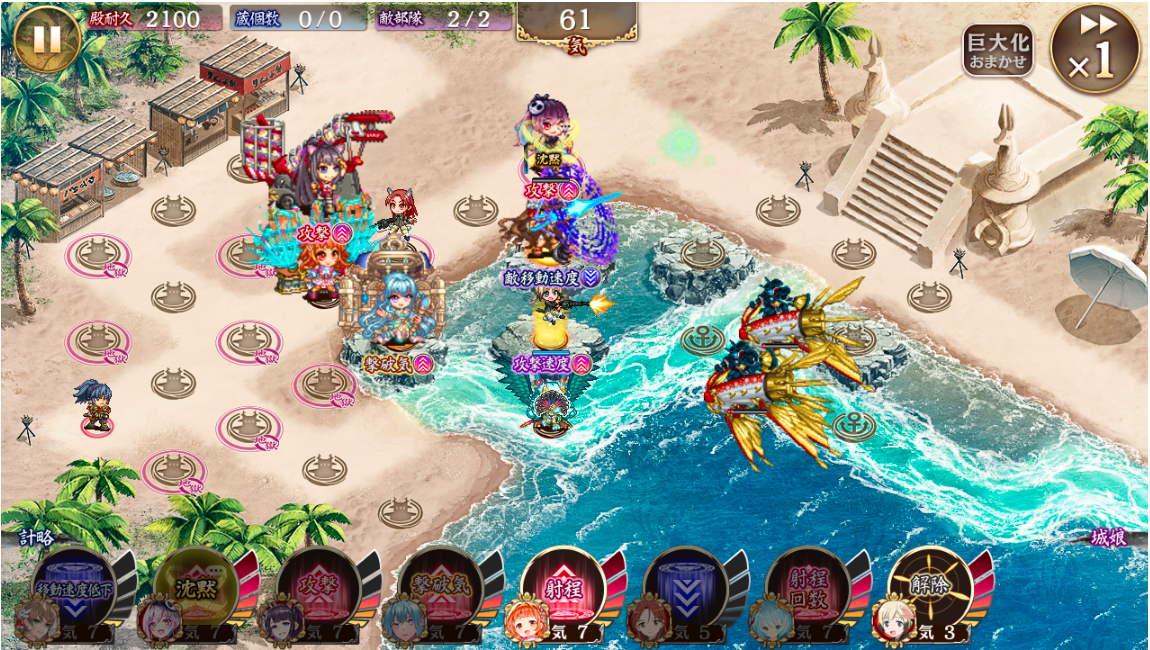The width and height of the screenshot is (1150, 650).
Task: Activate the 射程 range stratagem
Action: point(563,587)
